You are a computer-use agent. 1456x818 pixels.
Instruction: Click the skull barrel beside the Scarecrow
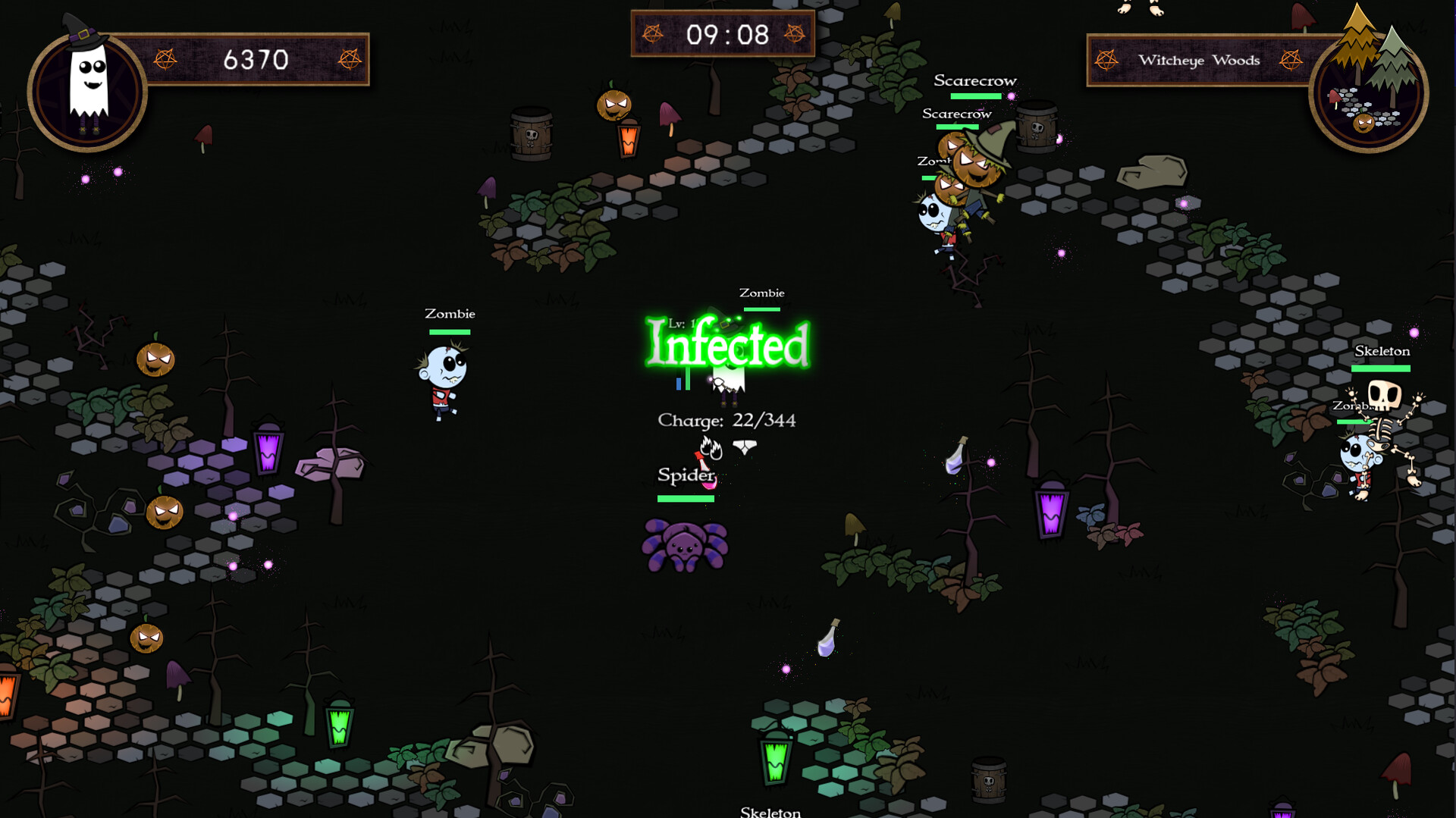coord(1037,125)
